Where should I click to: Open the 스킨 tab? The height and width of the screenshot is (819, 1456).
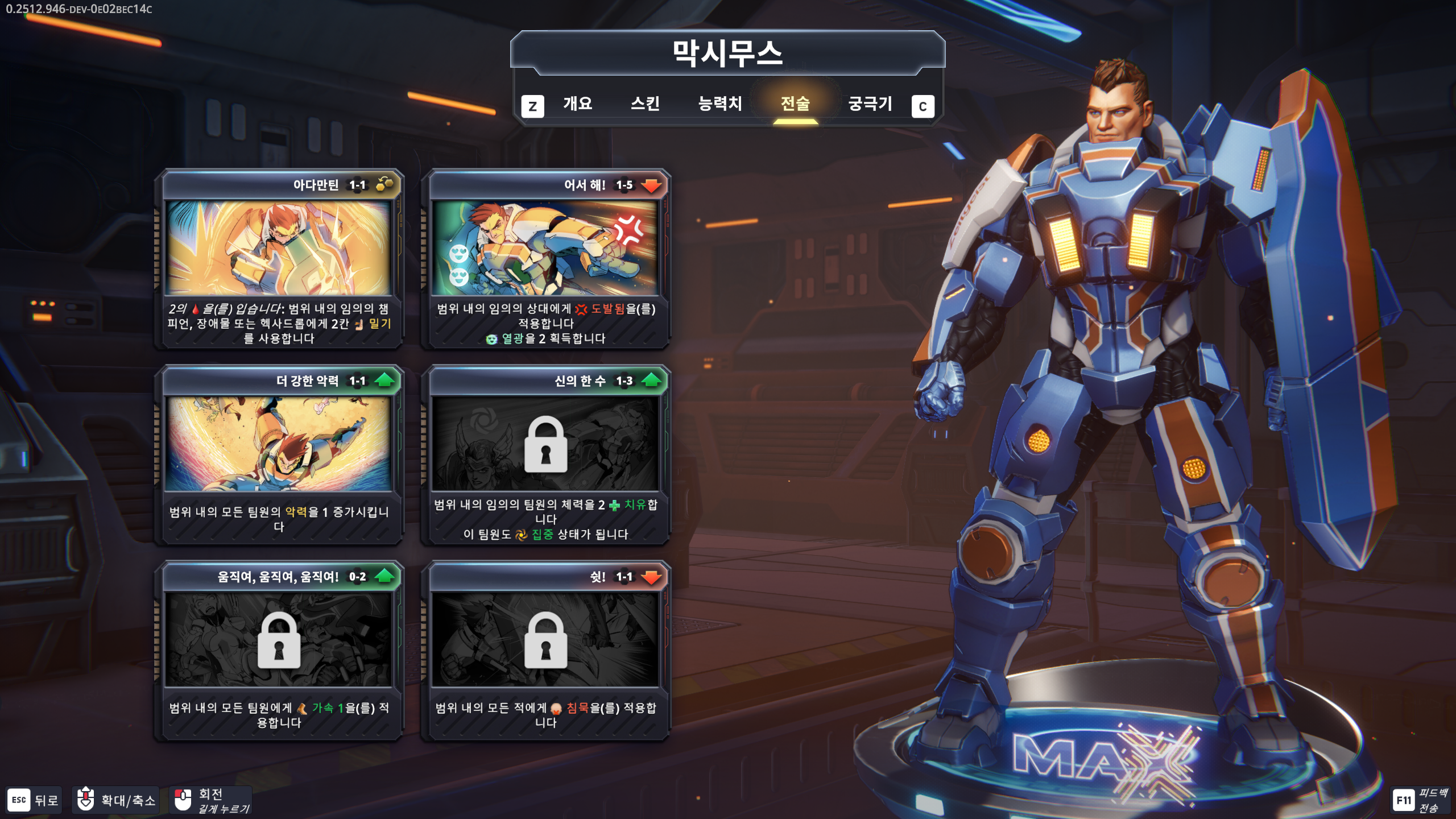[x=645, y=104]
